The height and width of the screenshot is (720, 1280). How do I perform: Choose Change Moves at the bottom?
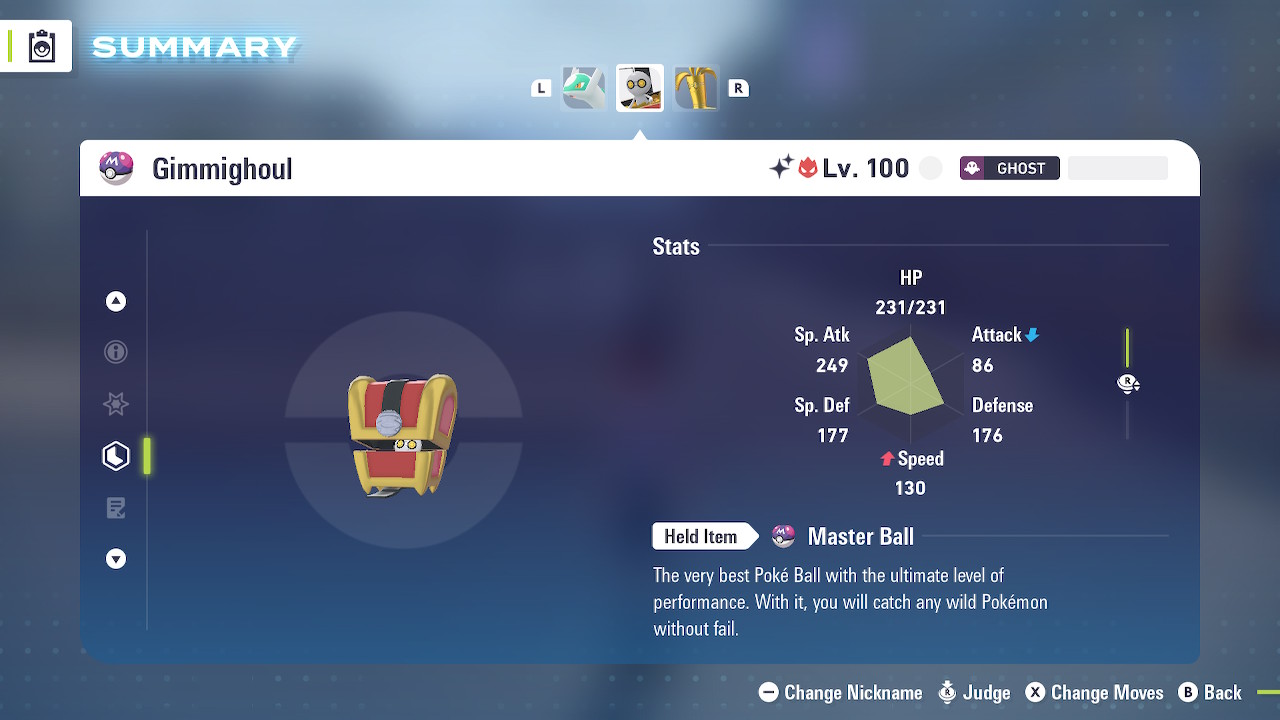(x=1095, y=692)
